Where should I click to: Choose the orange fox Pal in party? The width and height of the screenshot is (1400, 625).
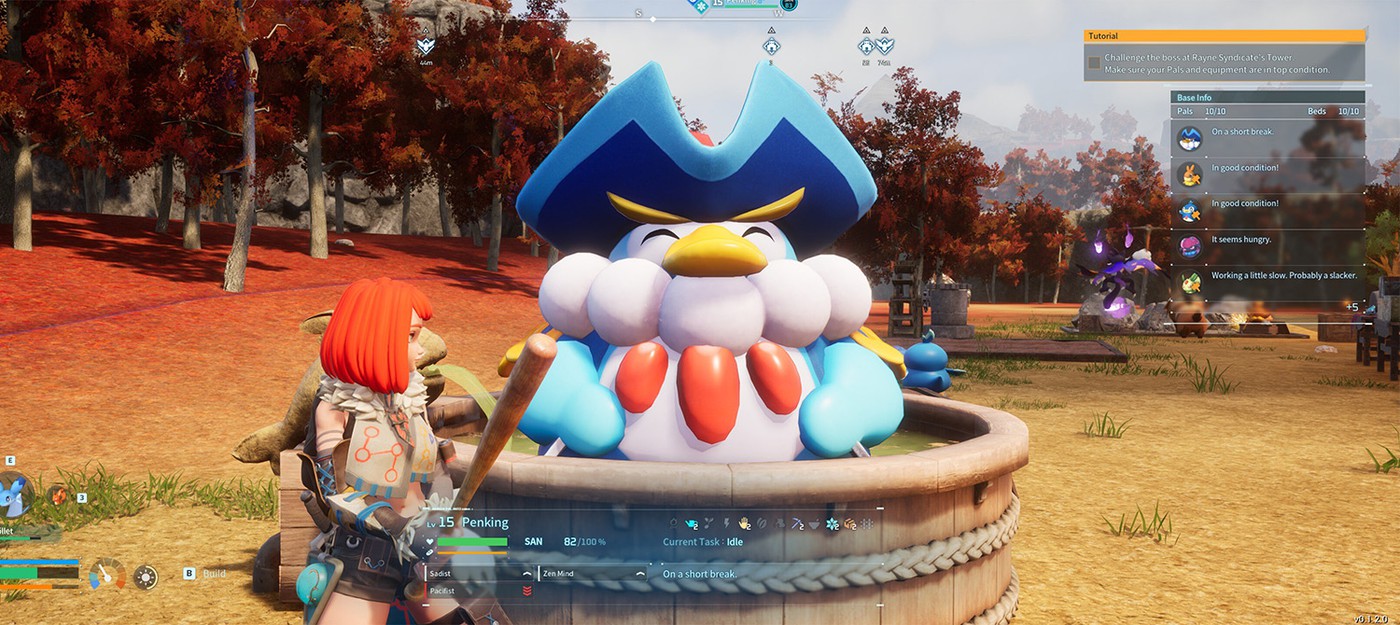(x=59, y=494)
